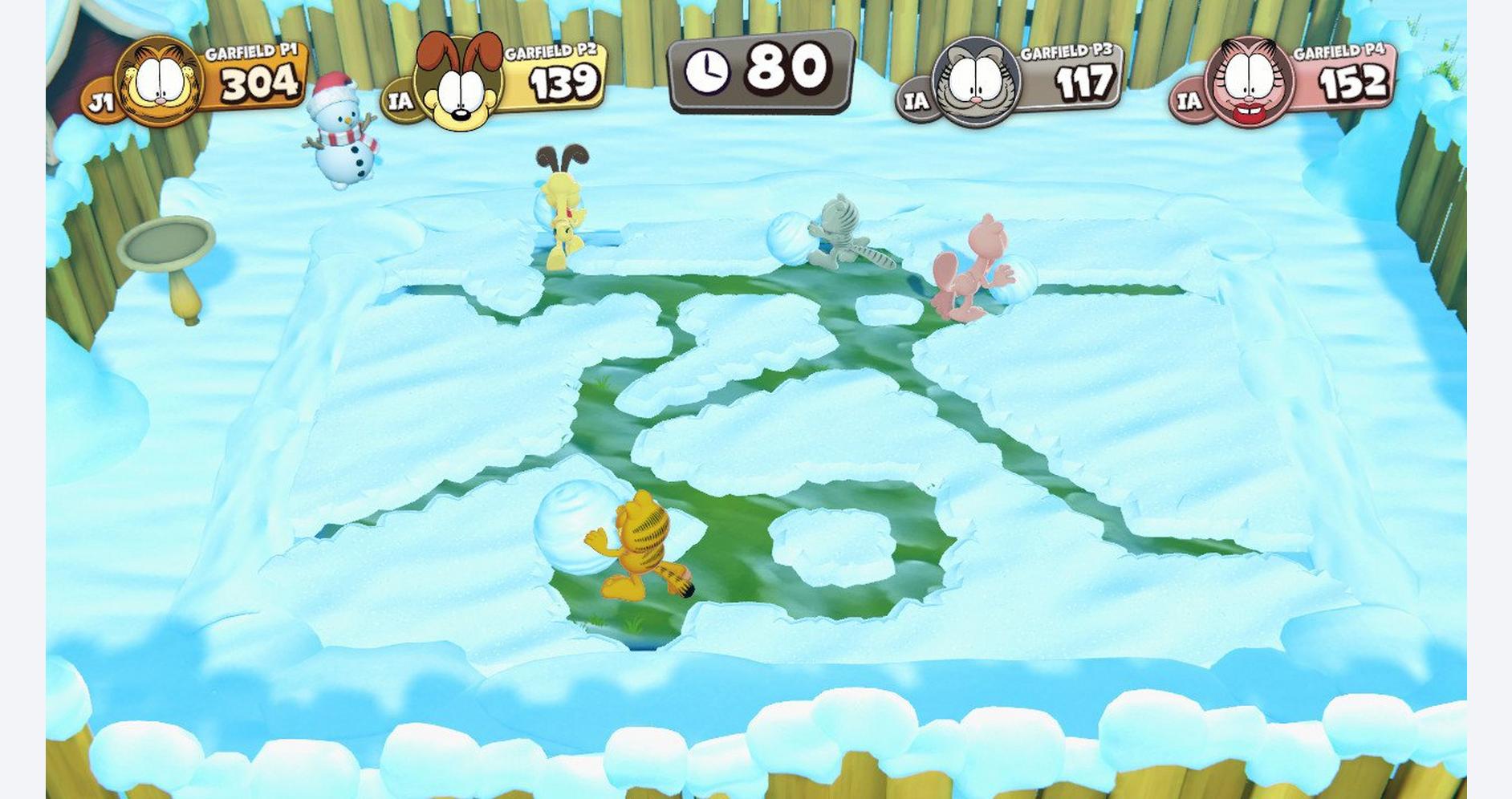Click Garfield's orange portrait for P1

pyautogui.click(x=160, y=81)
